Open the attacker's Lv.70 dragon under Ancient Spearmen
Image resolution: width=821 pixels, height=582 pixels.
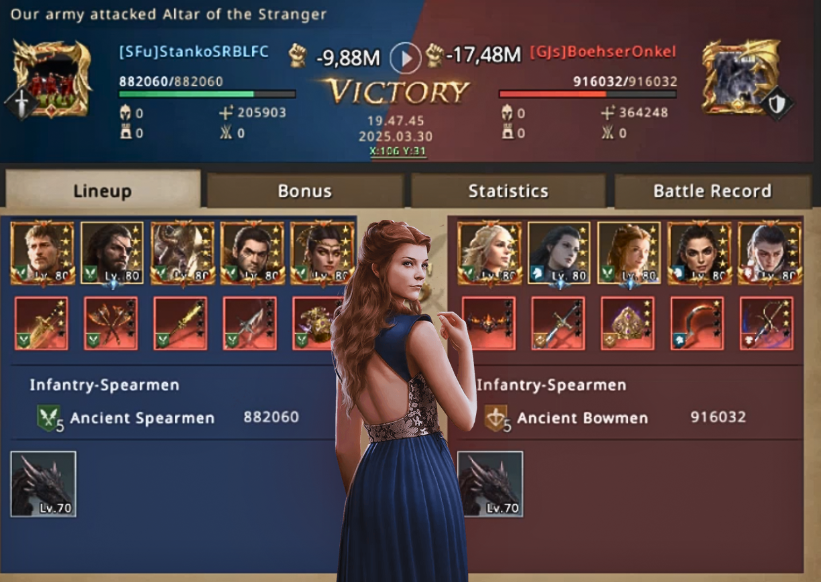point(43,484)
